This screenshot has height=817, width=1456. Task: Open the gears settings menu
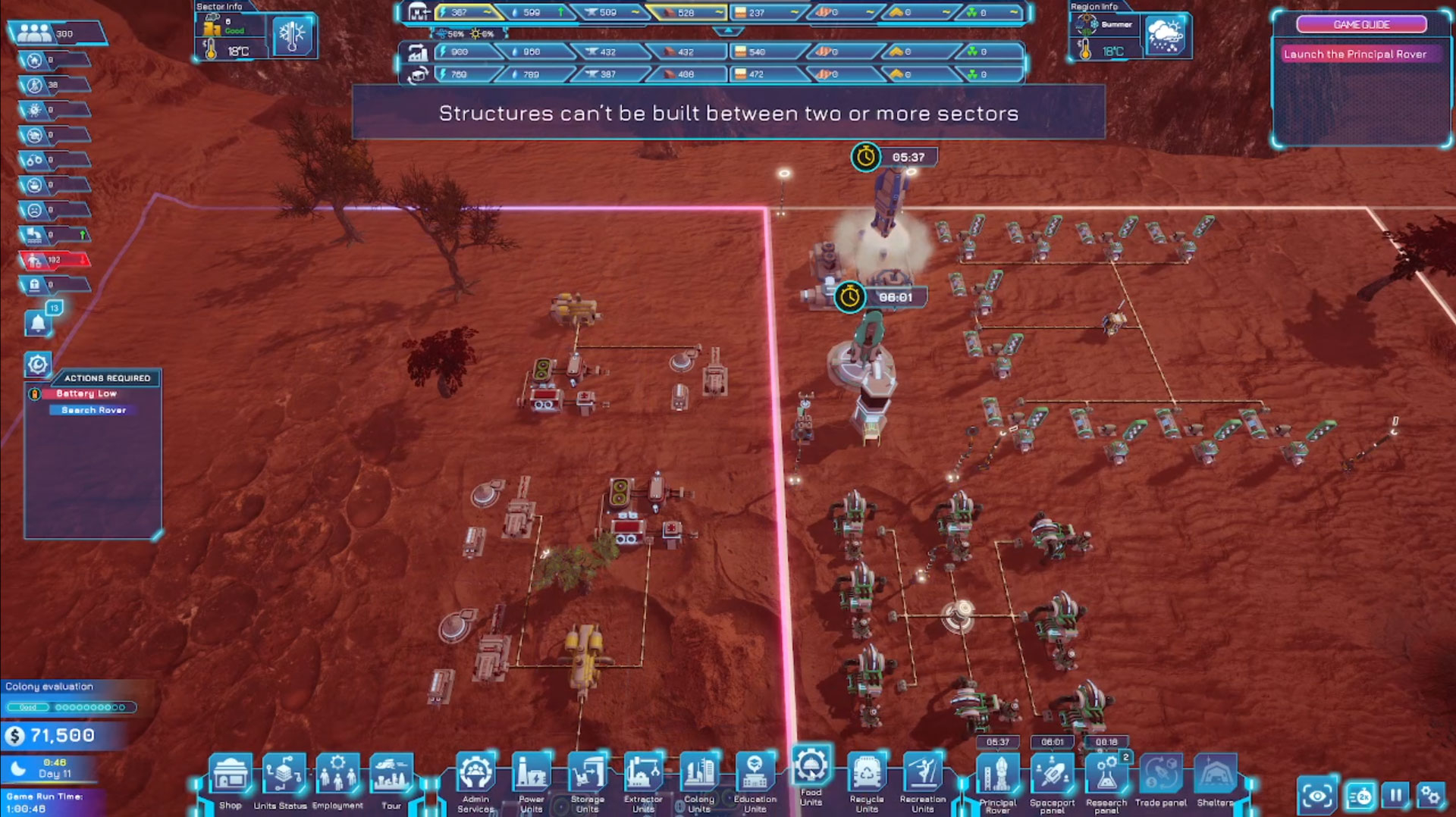(x=1430, y=796)
